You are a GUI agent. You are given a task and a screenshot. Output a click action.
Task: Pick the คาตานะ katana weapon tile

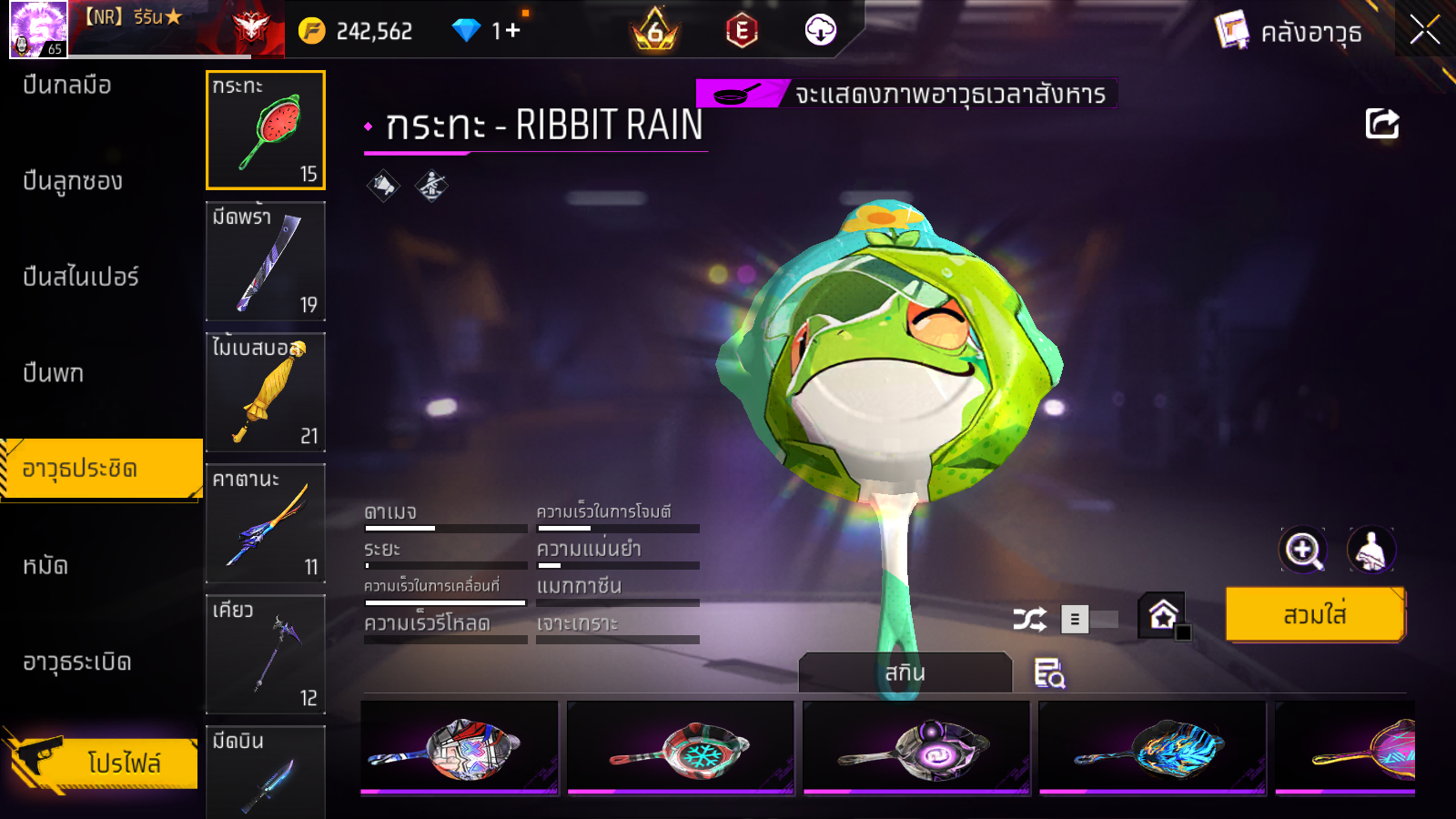pos(266,523)
